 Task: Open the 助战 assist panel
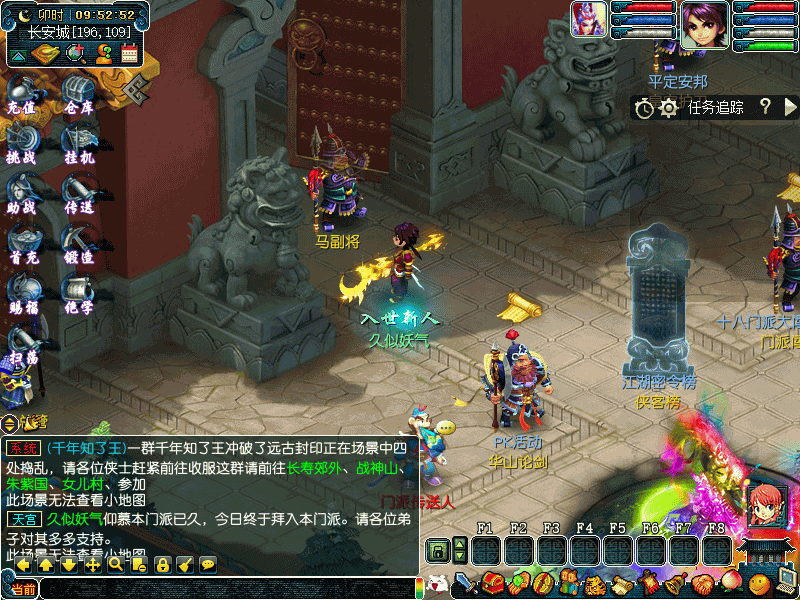click(x=21, y=194)
